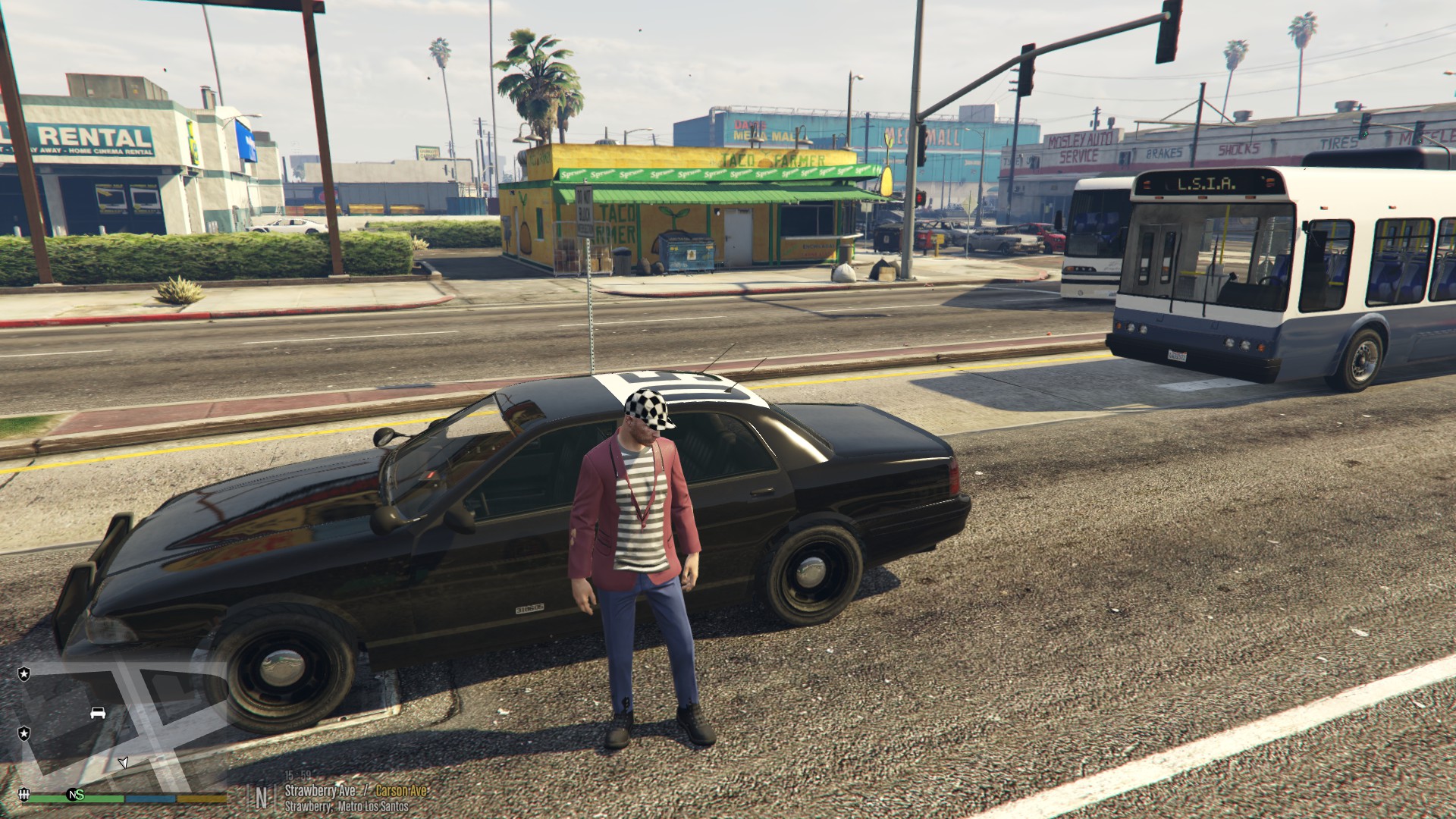The image size is (1456, 819).
Task: Click the player arrow marker on the minimap
Action: click(124, 761)
